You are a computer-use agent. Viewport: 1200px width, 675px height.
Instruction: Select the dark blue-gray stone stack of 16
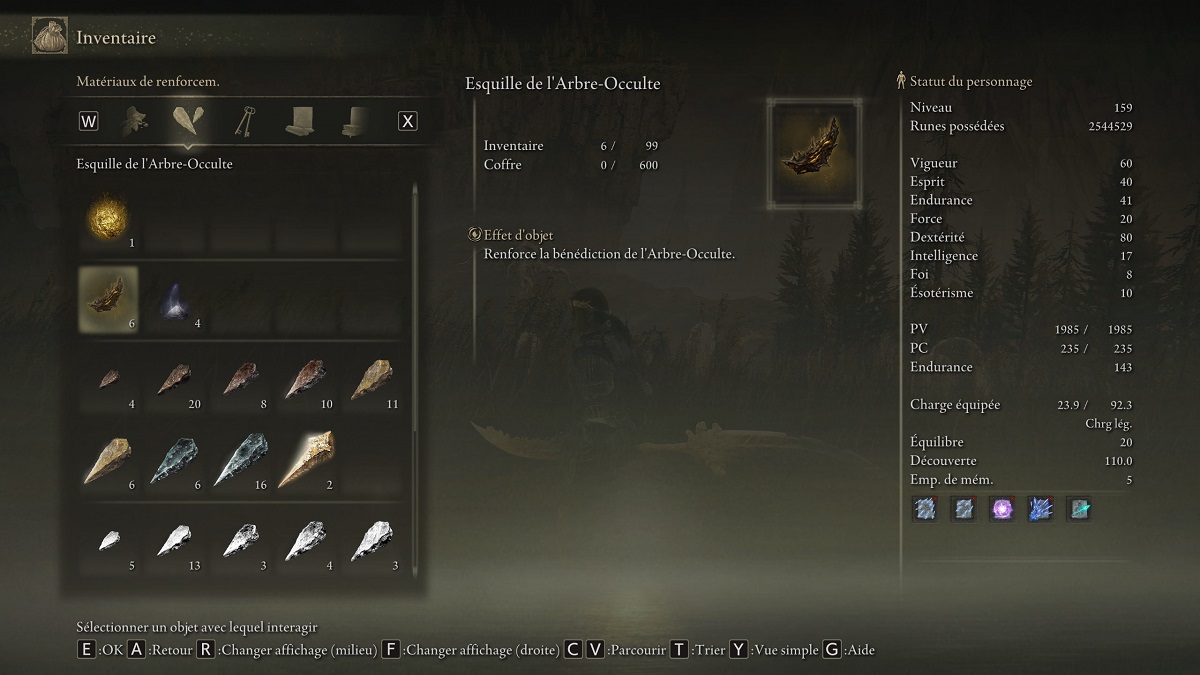click(x=240, y=460)
